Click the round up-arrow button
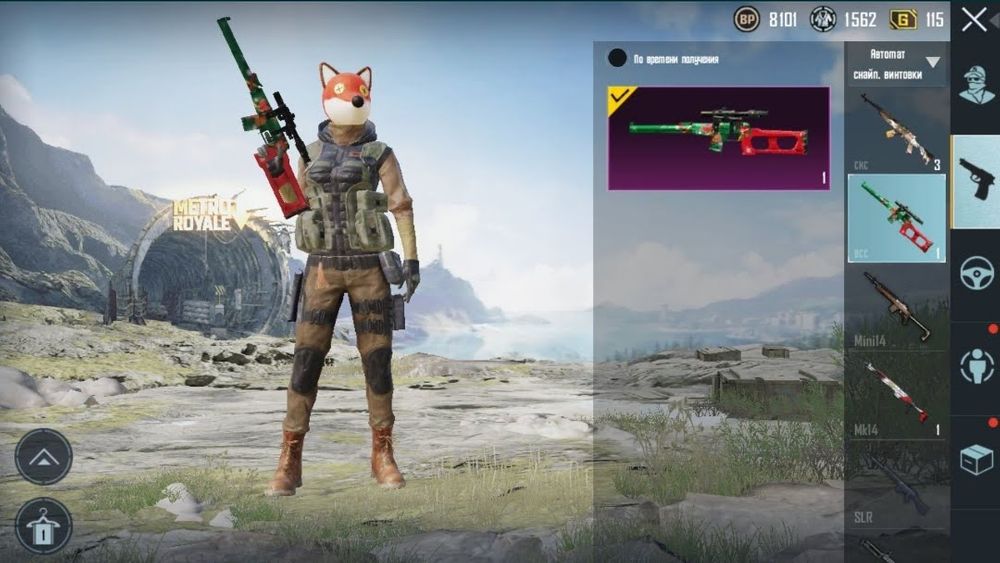The image size is (1000, 563). click(43, 457)
